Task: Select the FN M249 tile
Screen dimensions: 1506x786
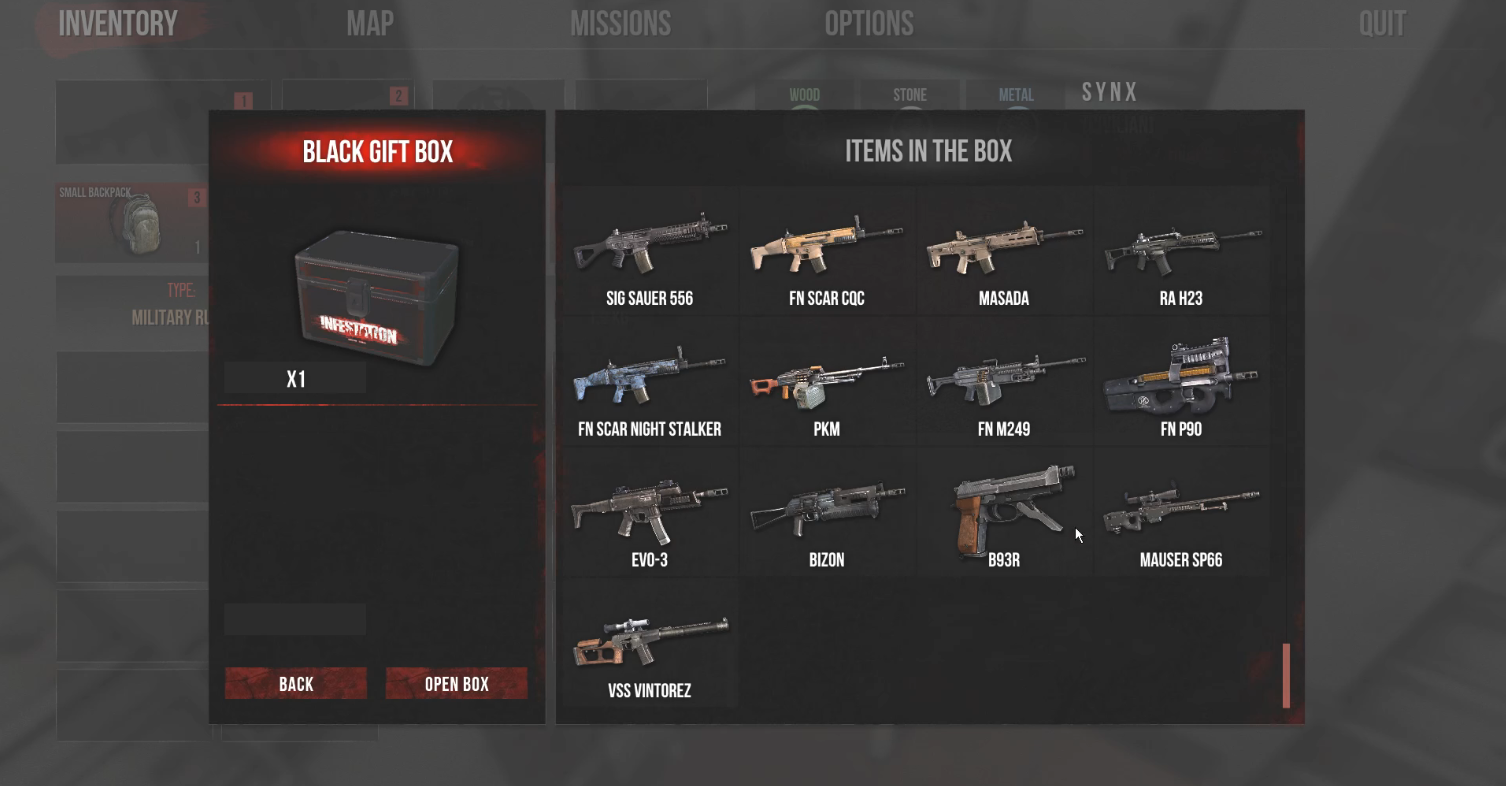Action: click(x=1004, y=383)
